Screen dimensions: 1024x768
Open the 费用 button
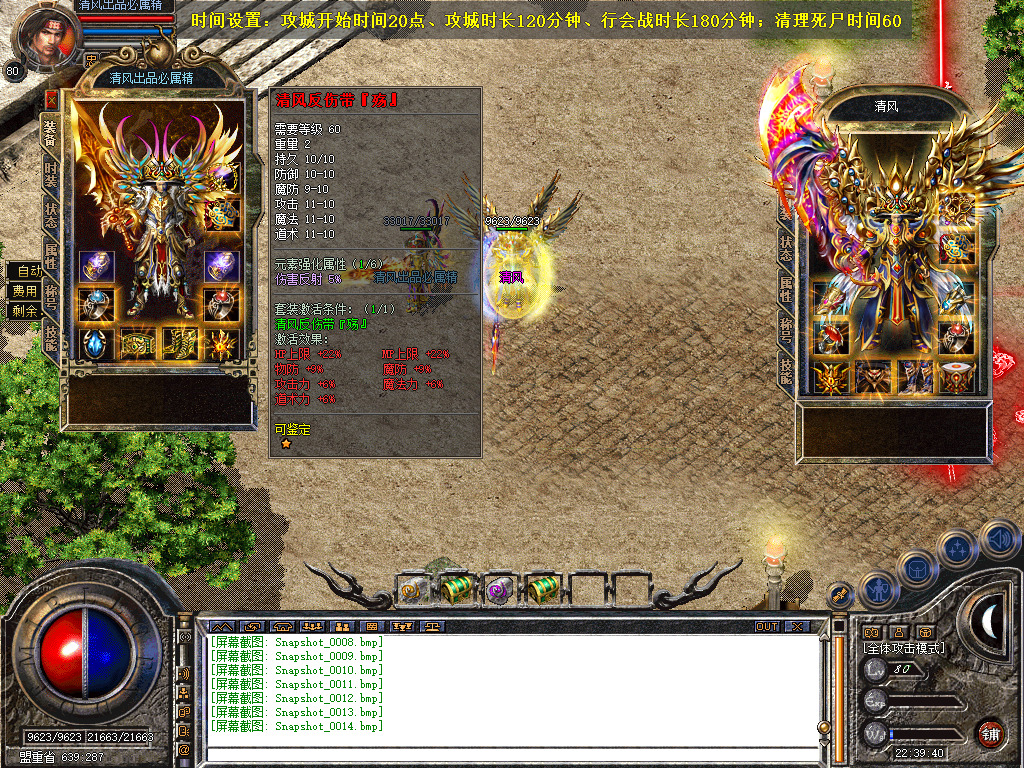(25, 291)
